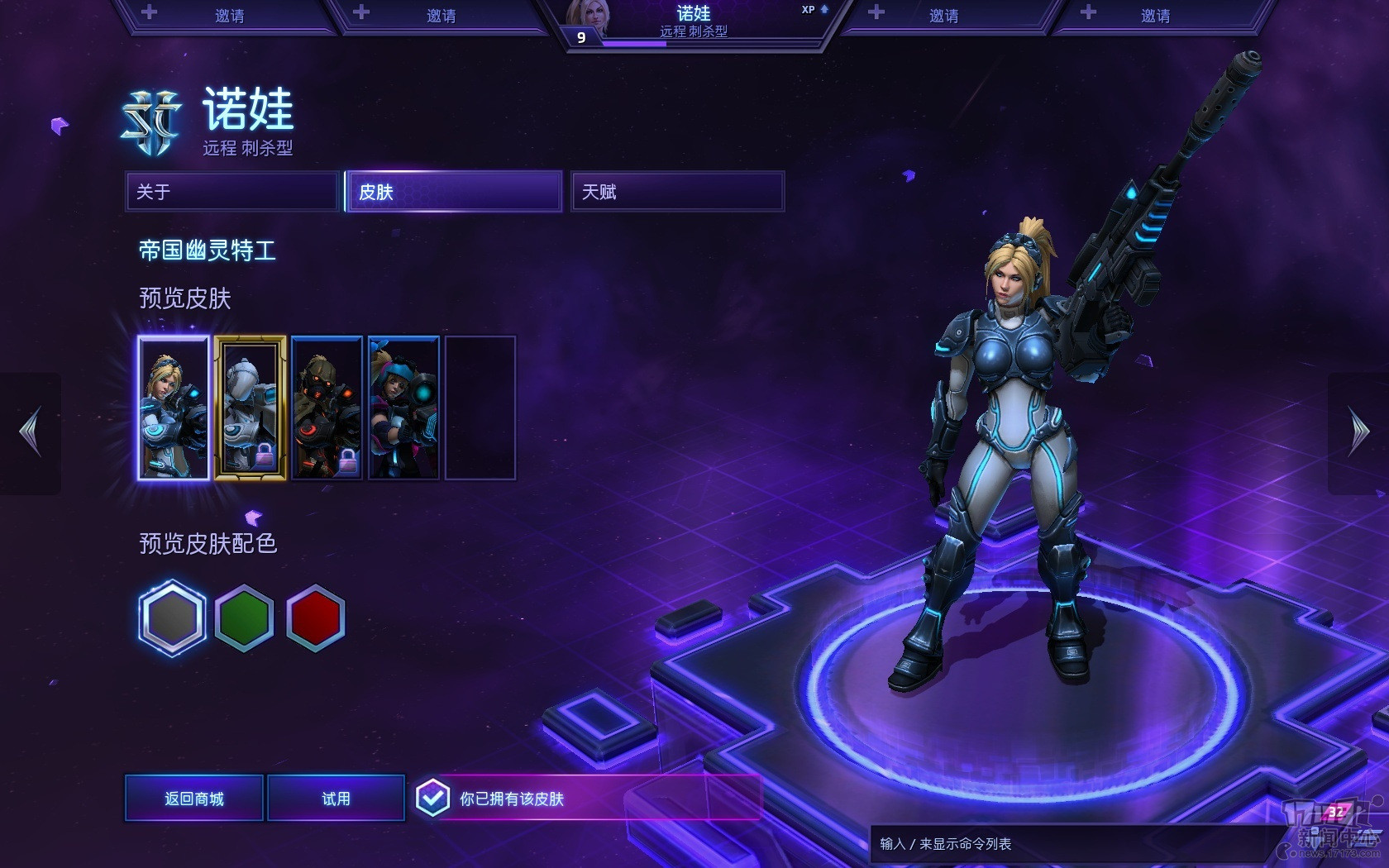Pick the gray skin tint hexagon
The image size is (1389, 868).
coord(172,618)
